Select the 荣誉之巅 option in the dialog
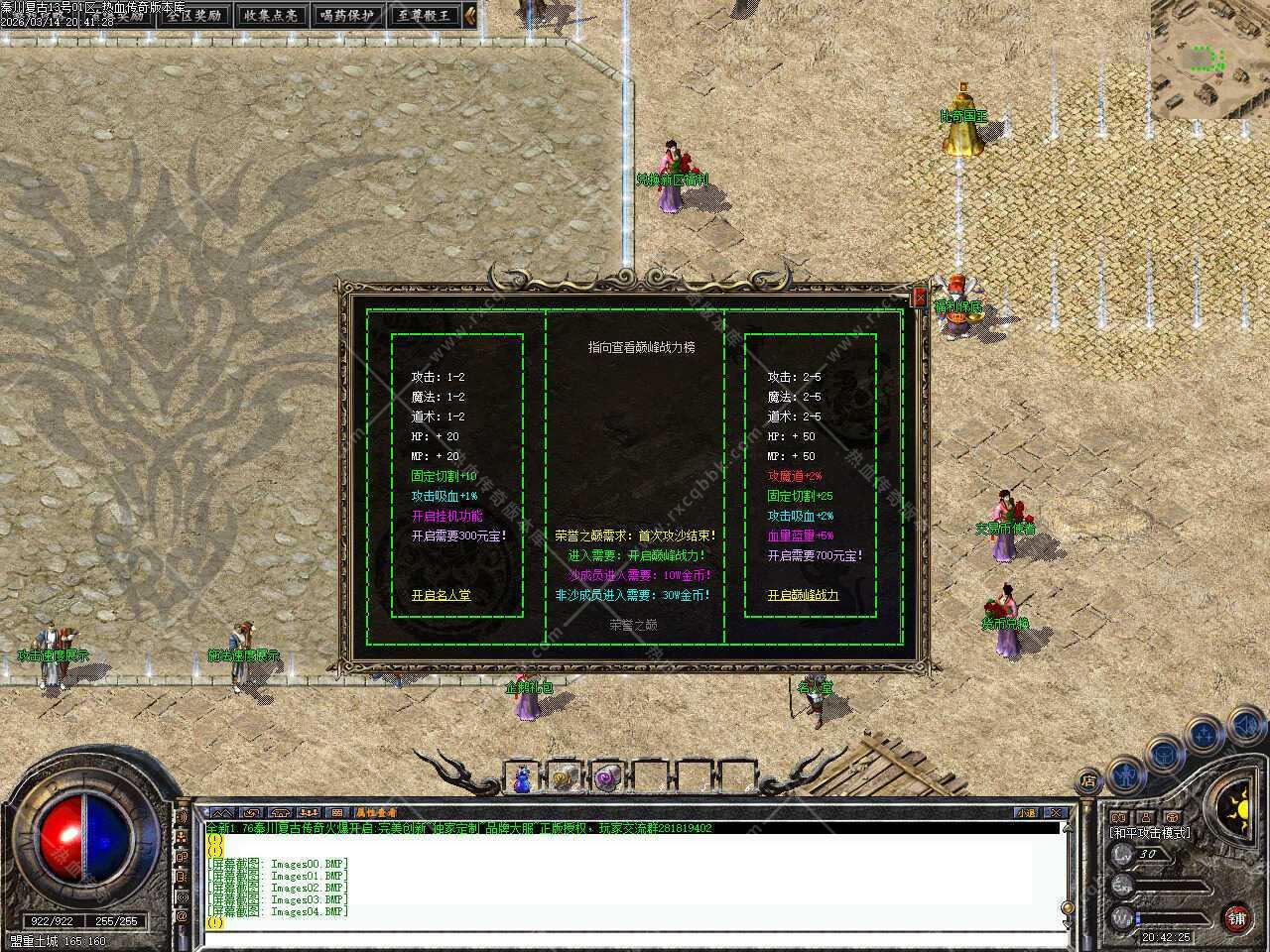 (633, 625)
